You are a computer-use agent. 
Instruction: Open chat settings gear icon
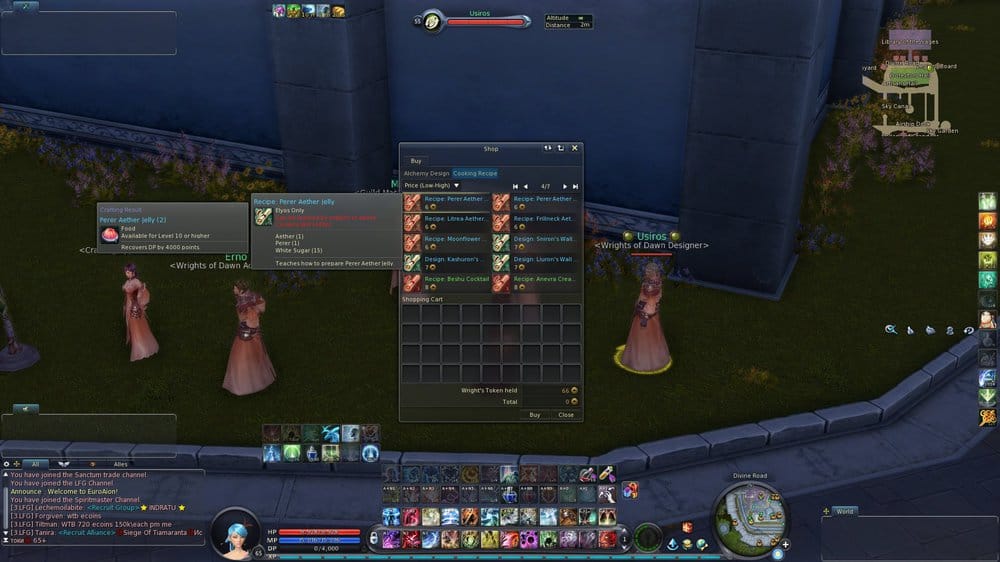6,464
